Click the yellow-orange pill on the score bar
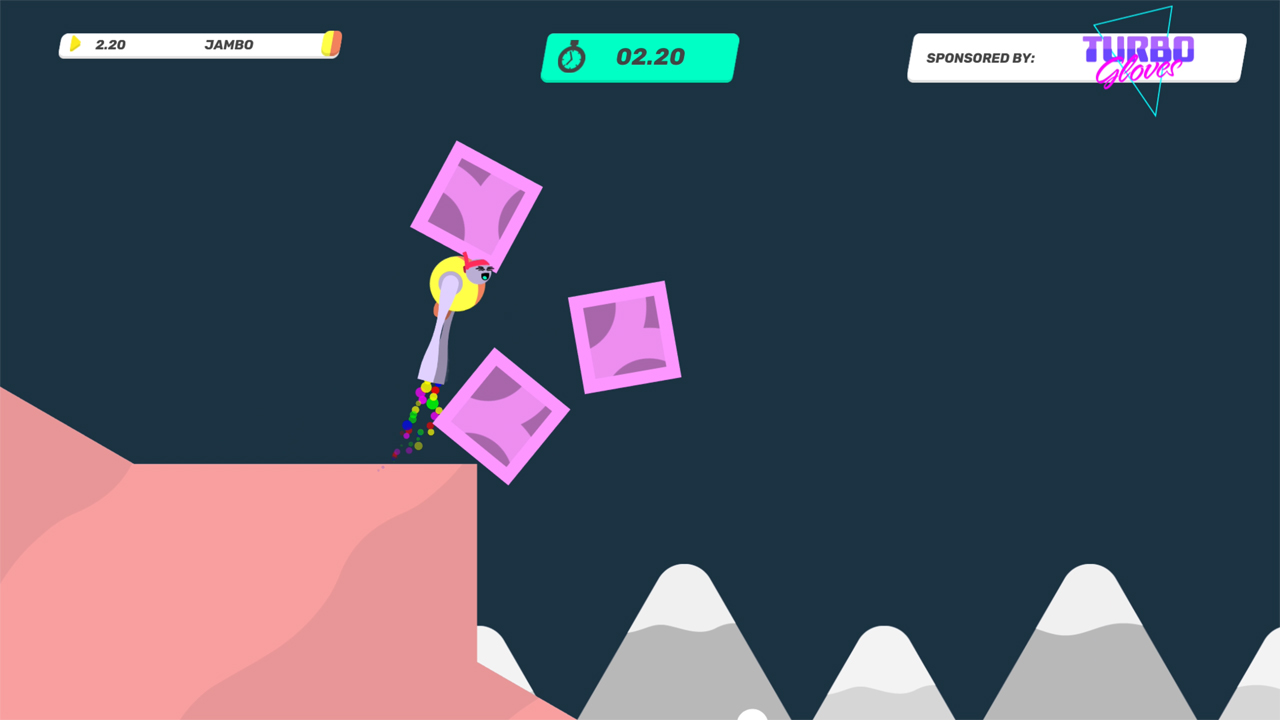The image size is (1280, 720). click(331, 44)
